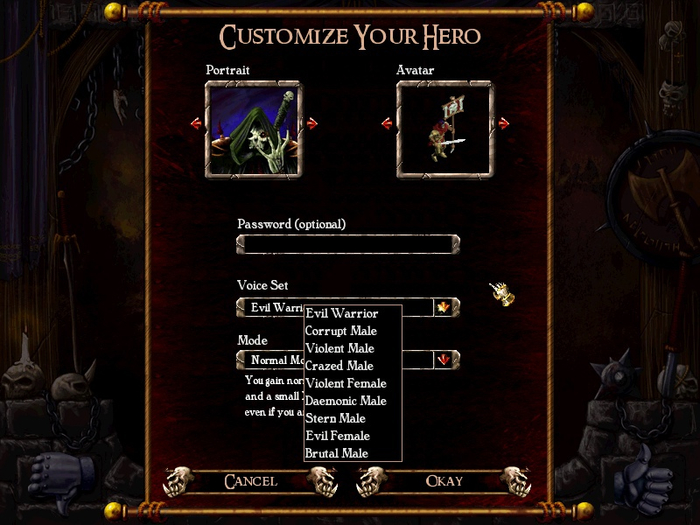The height and width of the screenshot is (525, 700).
Task: Choose the Corrupt Male voice set
Action: point(341,331)
